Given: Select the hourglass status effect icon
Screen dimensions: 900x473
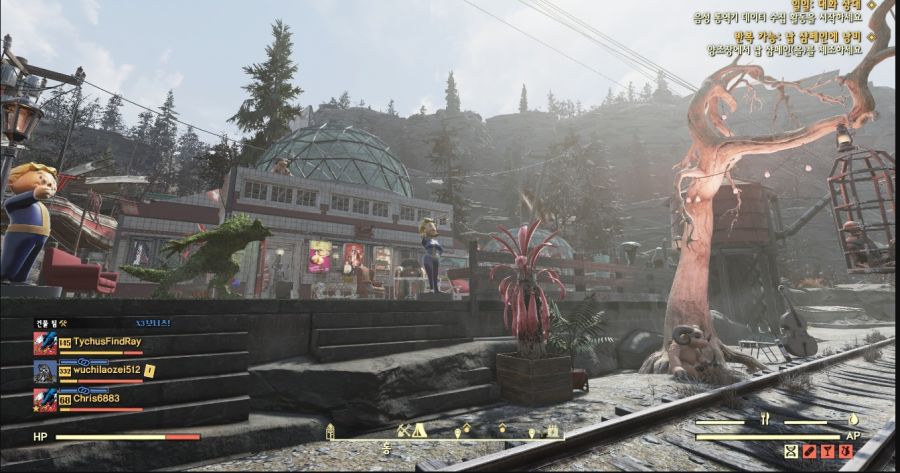Looking at the screenshot, I should (791, 452).
